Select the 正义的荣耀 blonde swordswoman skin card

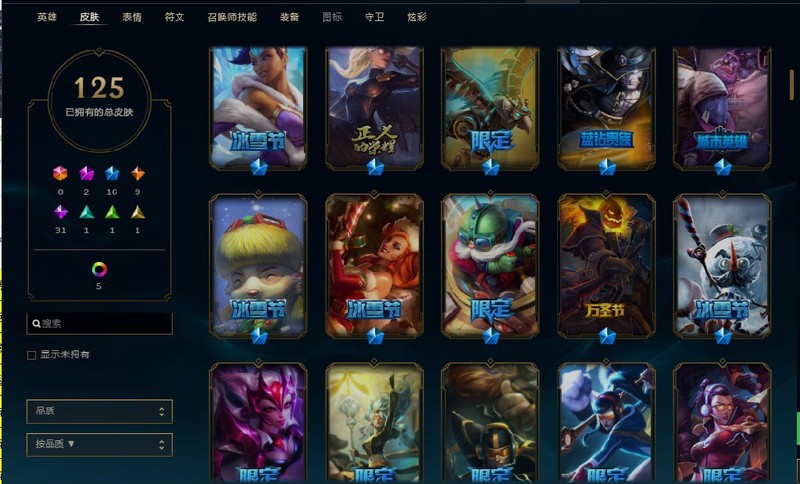tap(375, 106)
